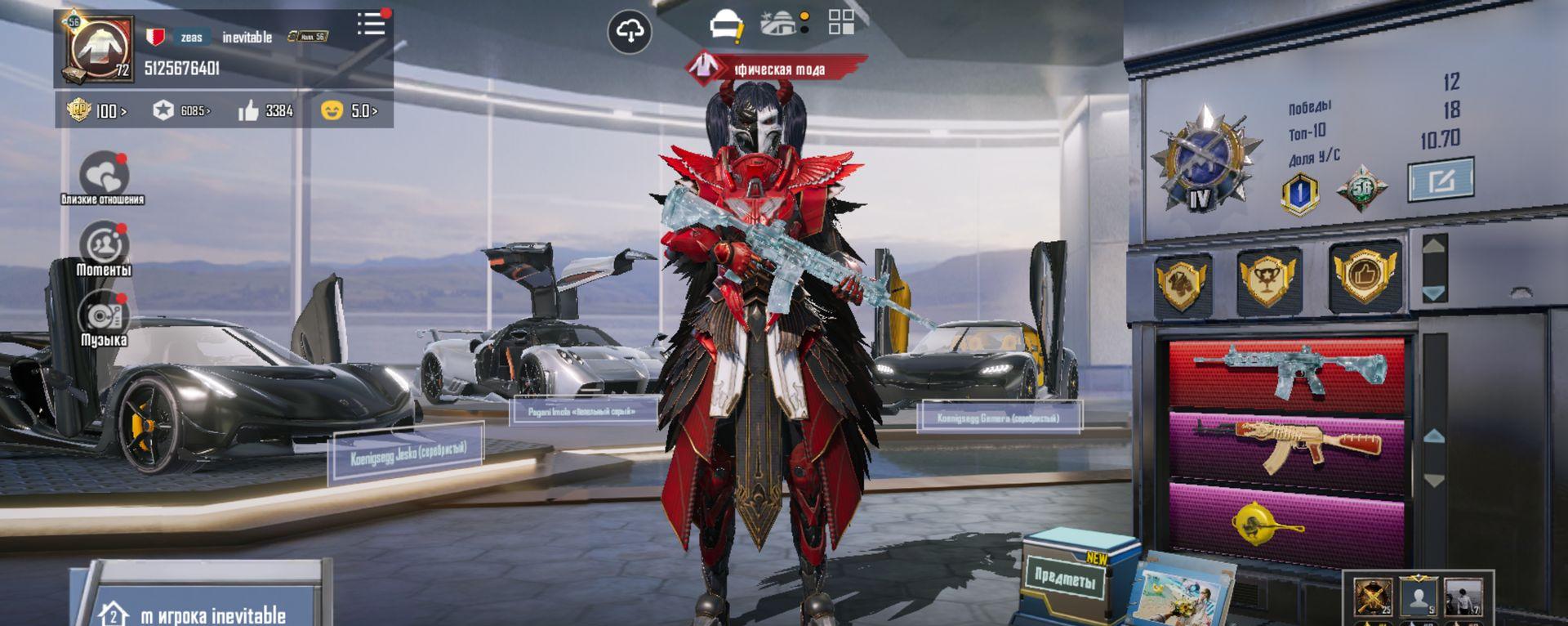Switch to the four-squares grid view
This screenshot has height=626, width=1568.
click(x=841, y=22)
